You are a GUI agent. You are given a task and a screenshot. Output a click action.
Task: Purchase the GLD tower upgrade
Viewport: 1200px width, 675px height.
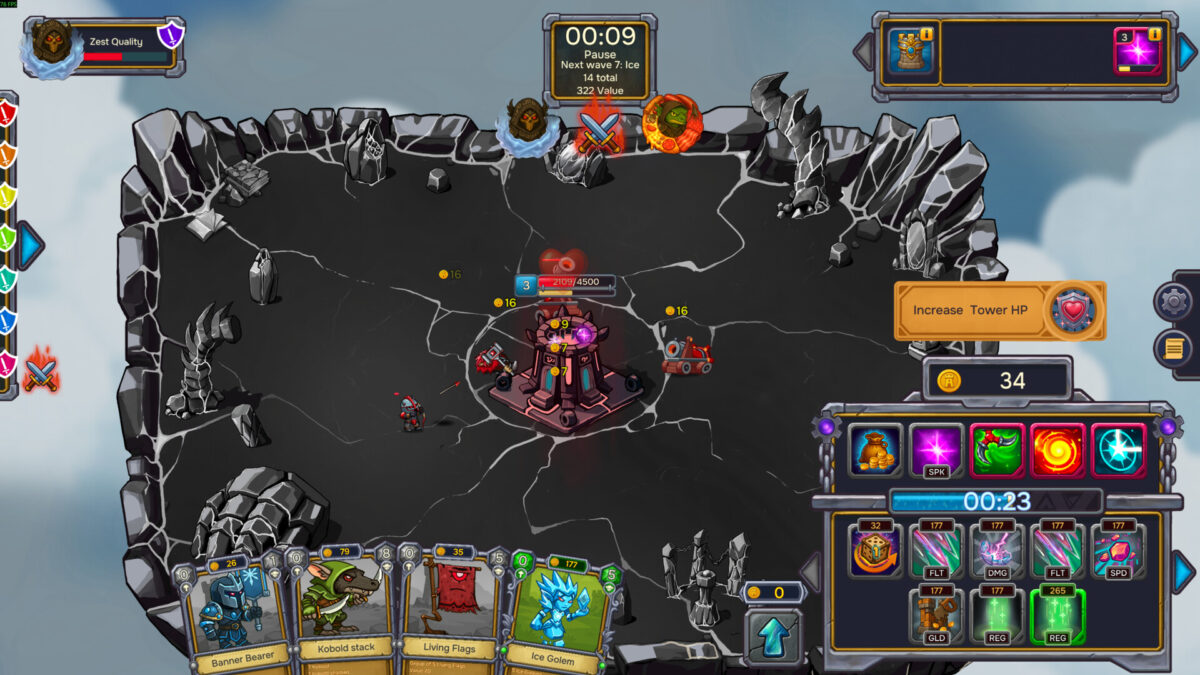pyautogui.click(x=936, y=615)
